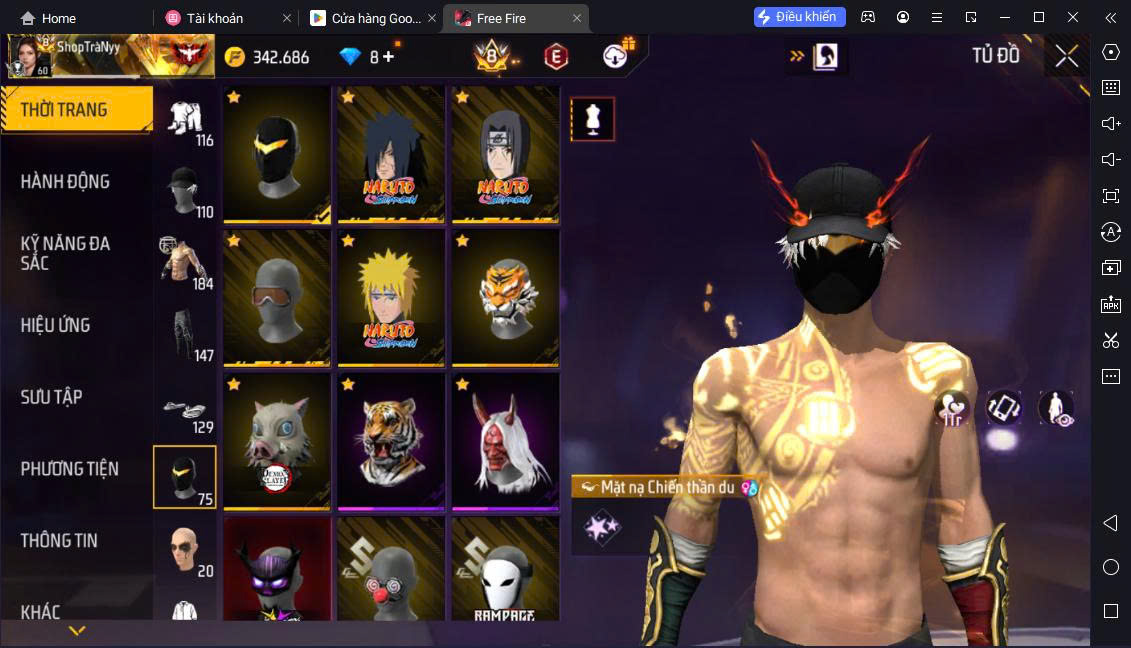Viewport: 1131px width, 648px height.
Task: Add diamonds with the plus button
Action: tap(388, 57)
